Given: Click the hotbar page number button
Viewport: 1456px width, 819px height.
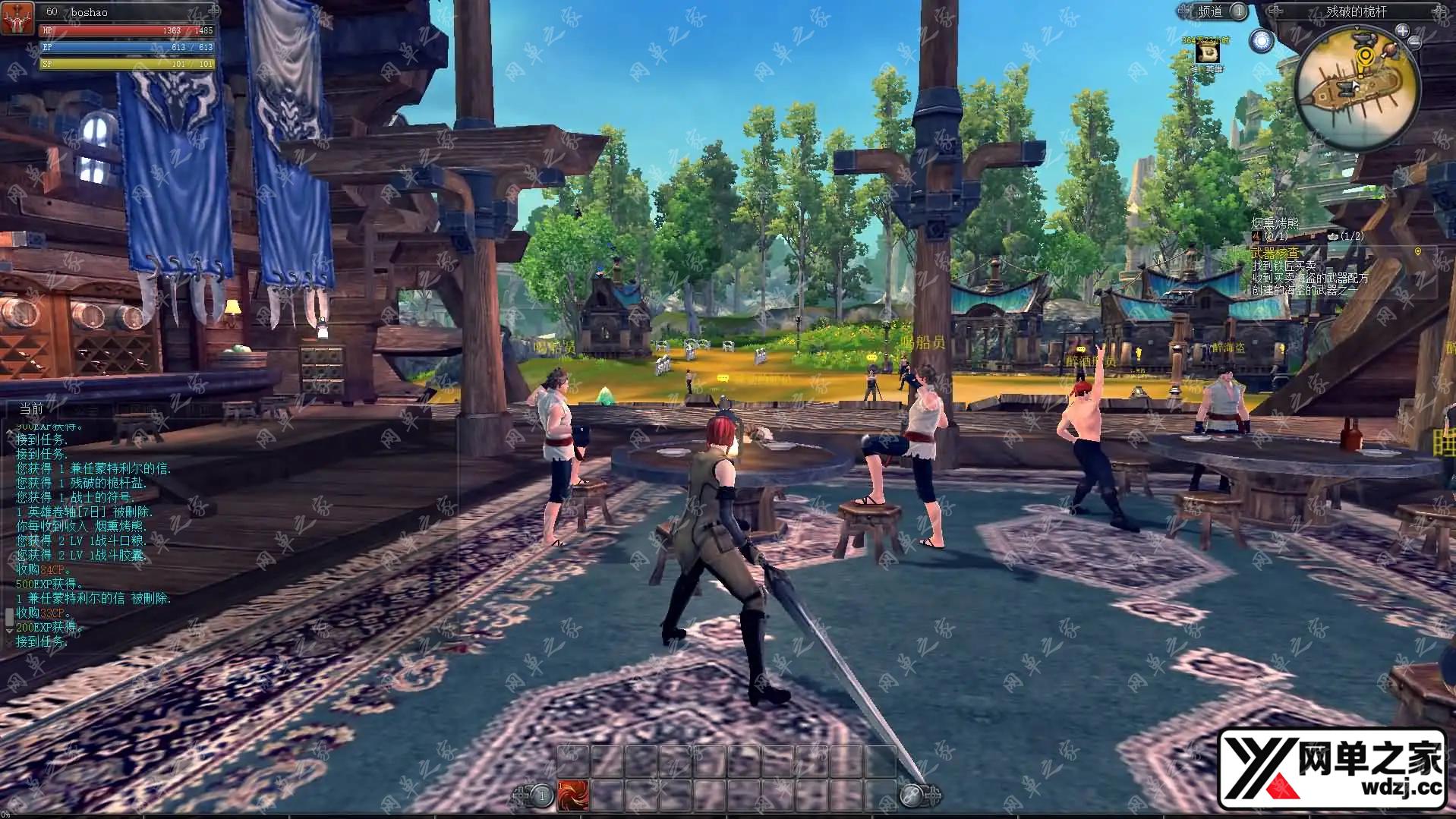Looking at the screenshot, I should 541,795.
